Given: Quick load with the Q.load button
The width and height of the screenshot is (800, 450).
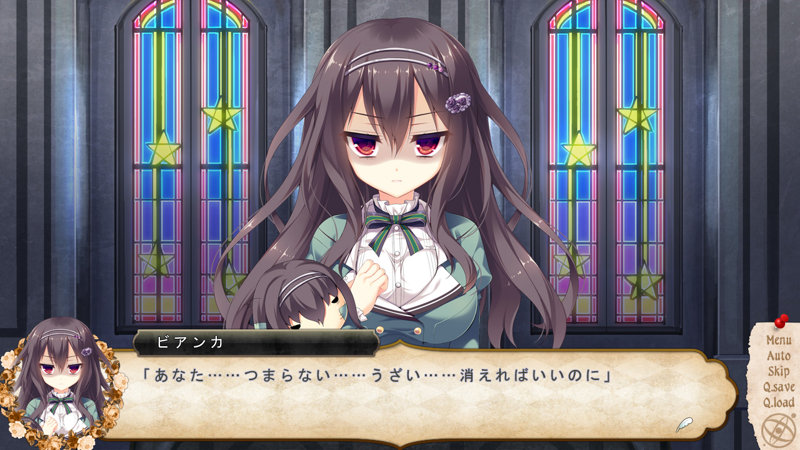Looking at the screenshot, I should tap(778, 403).
